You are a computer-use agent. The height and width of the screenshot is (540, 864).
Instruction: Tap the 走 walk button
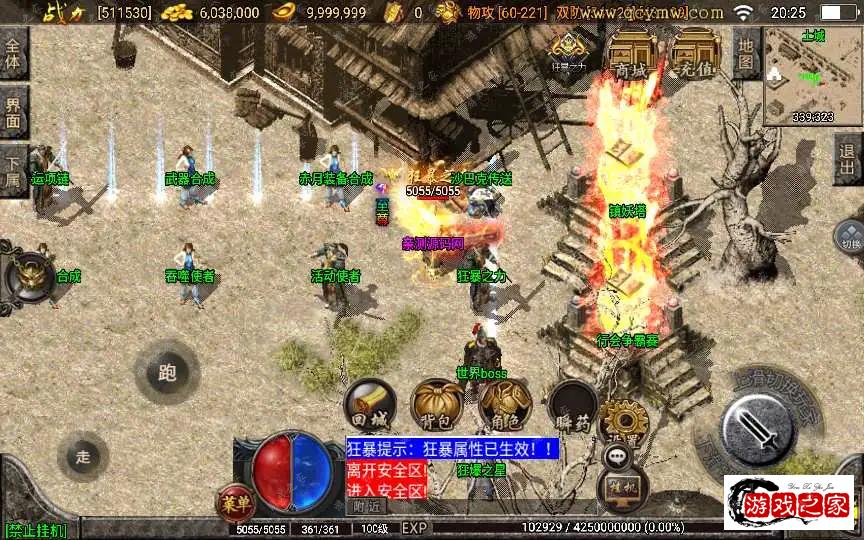pos(83,456)
